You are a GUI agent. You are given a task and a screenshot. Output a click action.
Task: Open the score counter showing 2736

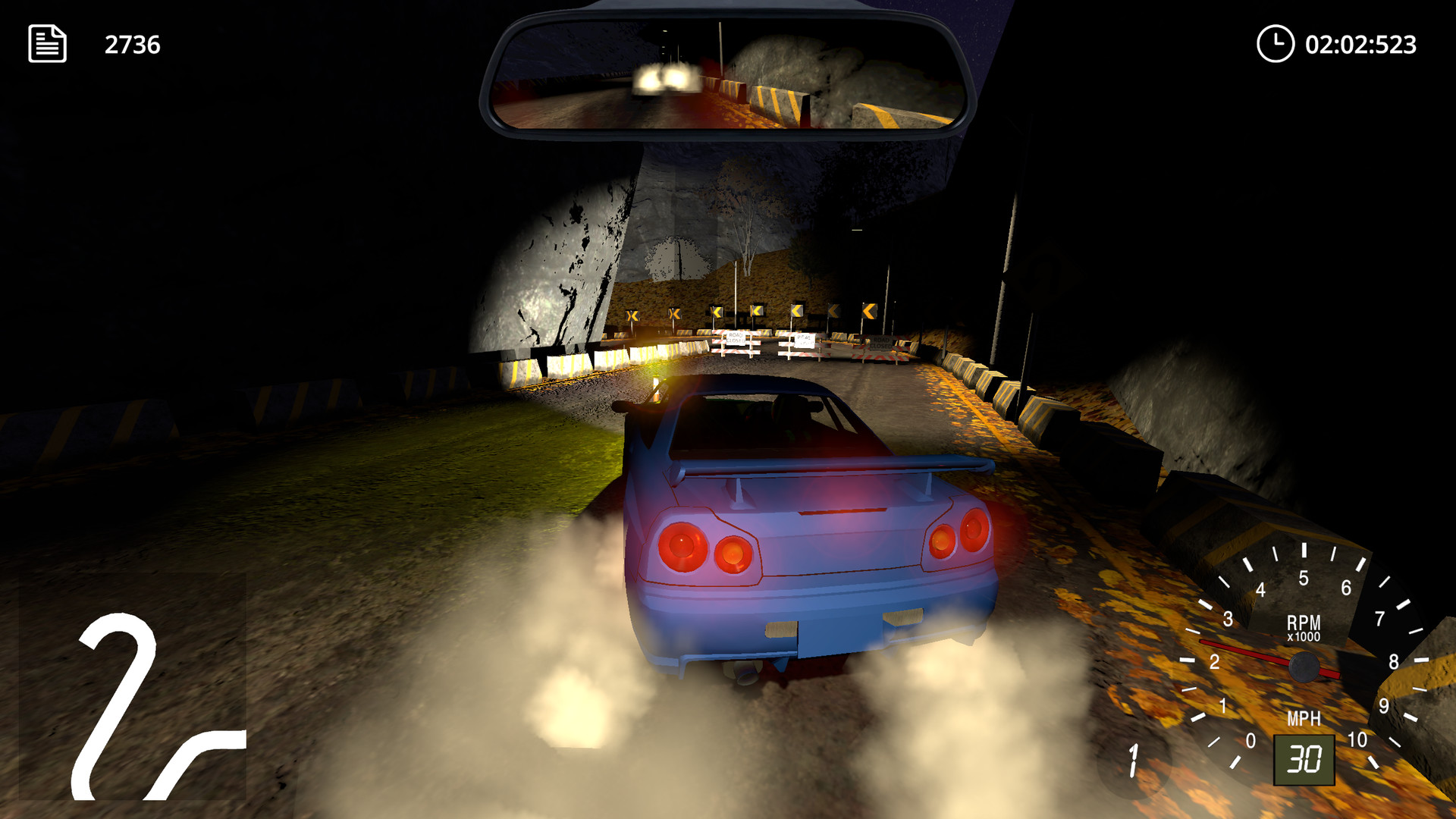(133, 43)
